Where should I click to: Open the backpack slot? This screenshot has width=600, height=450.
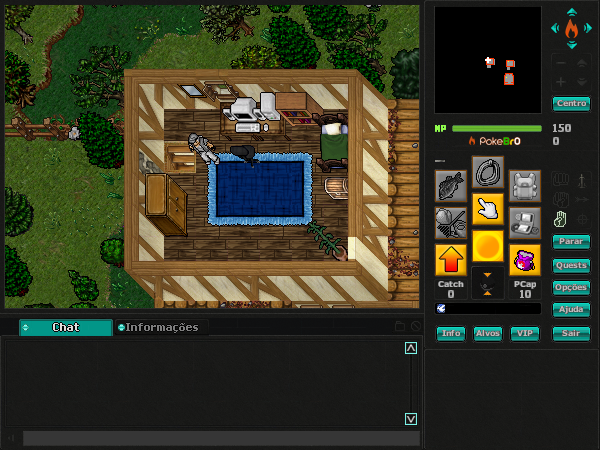click(x=525, y=185)
